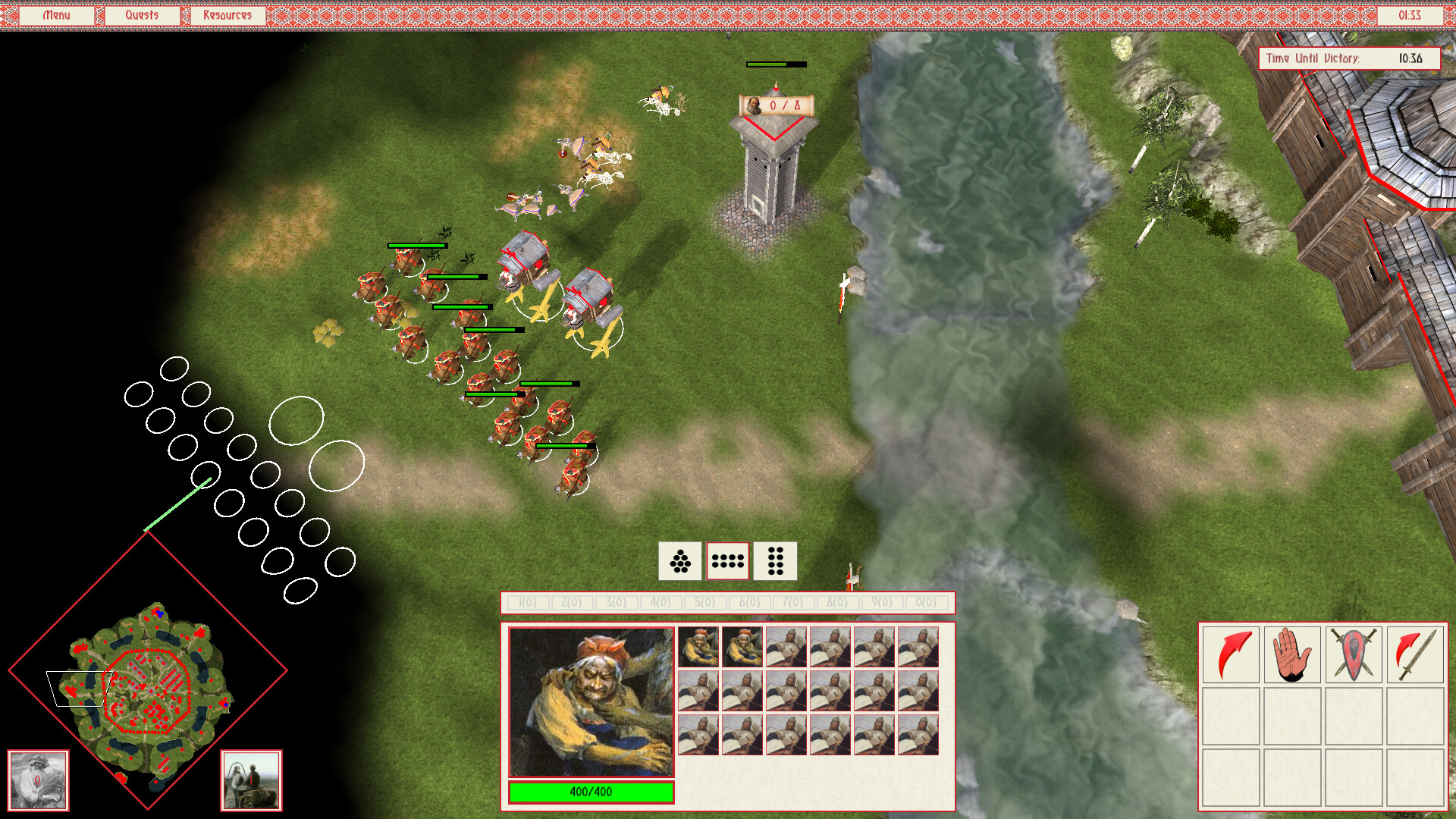Select control group 0(0)

[x=926, y=603]
